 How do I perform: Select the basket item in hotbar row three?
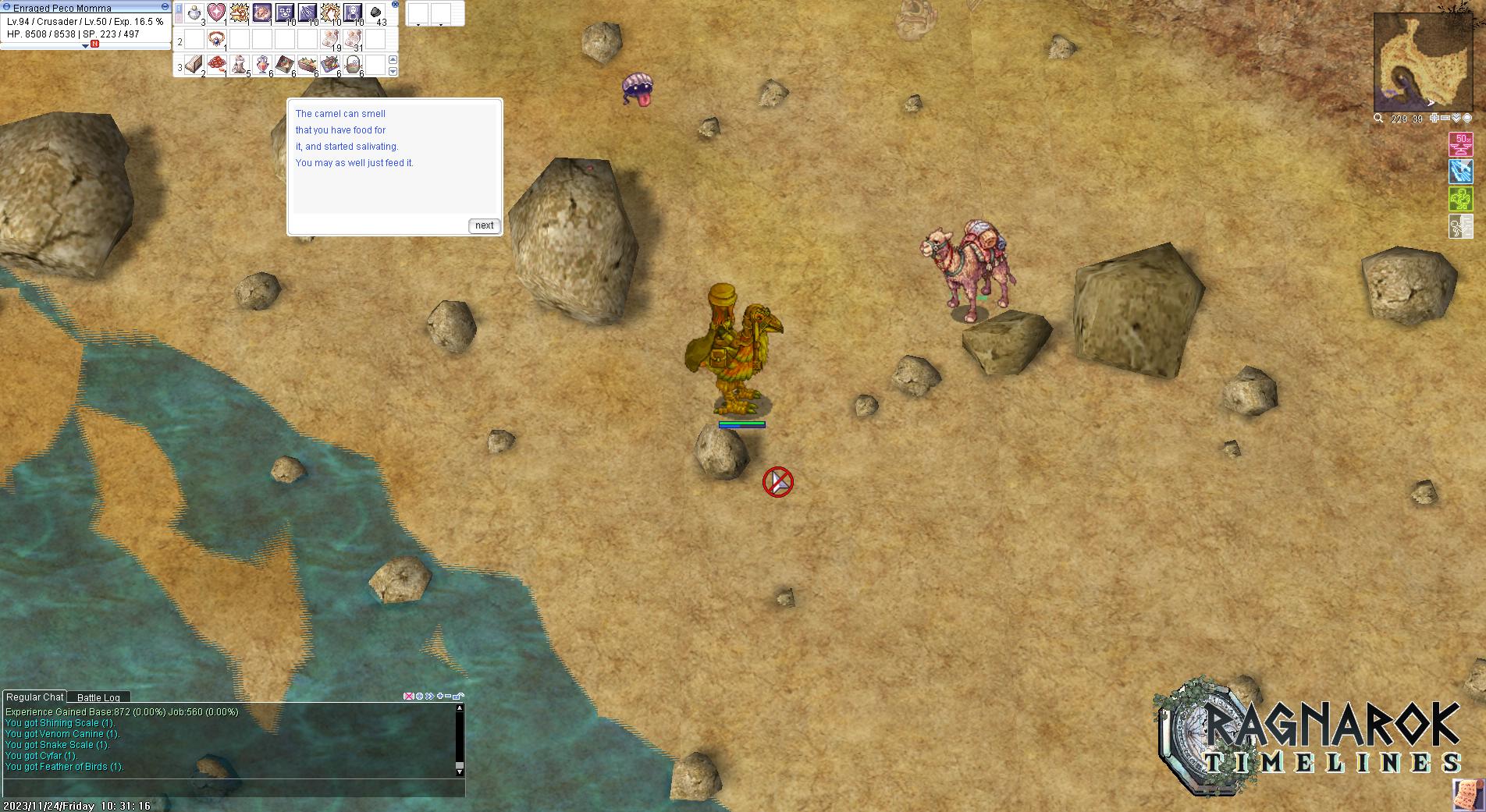[x=353, y=65]
